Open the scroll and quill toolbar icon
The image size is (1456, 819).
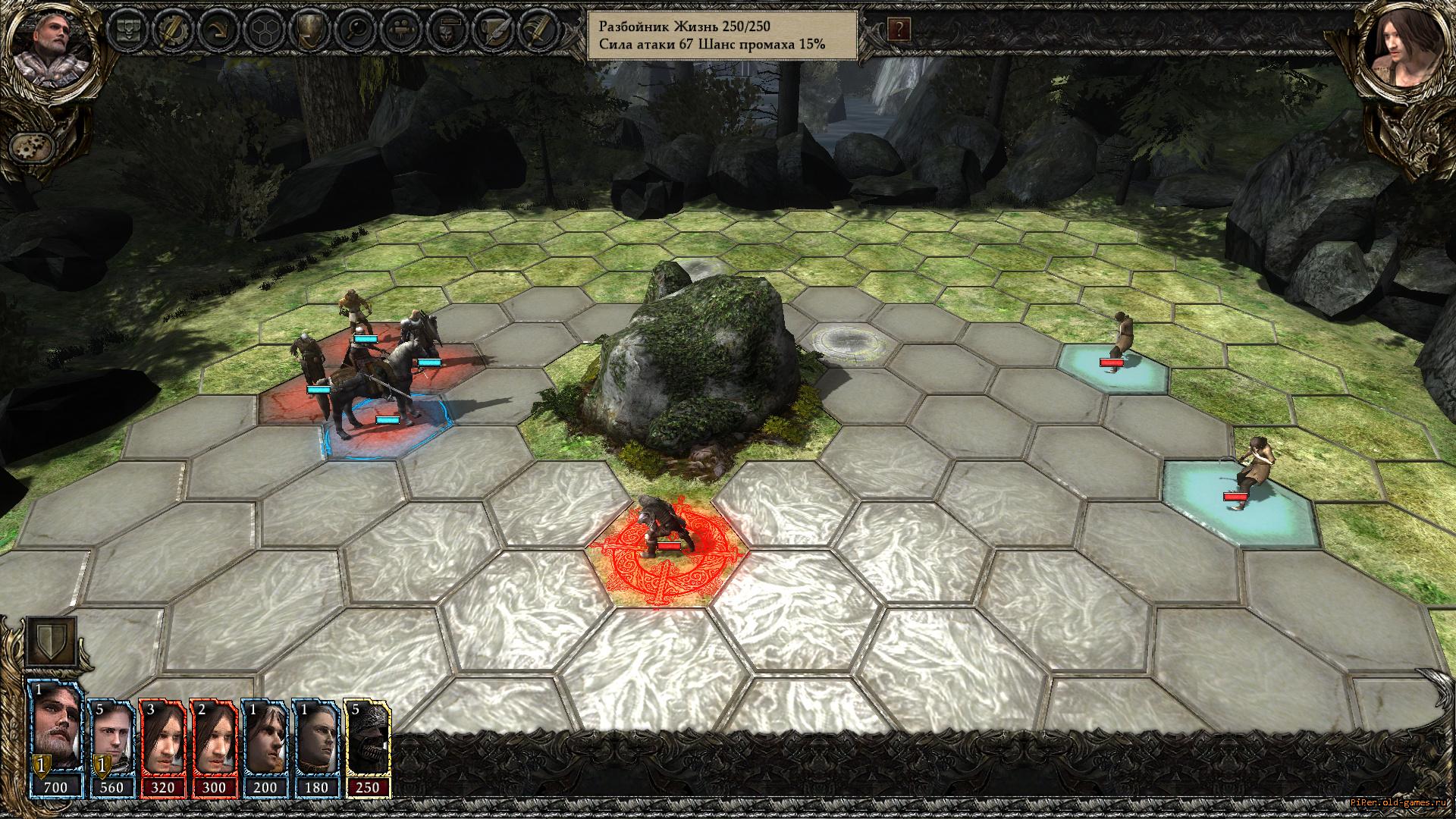click(493, 30)
